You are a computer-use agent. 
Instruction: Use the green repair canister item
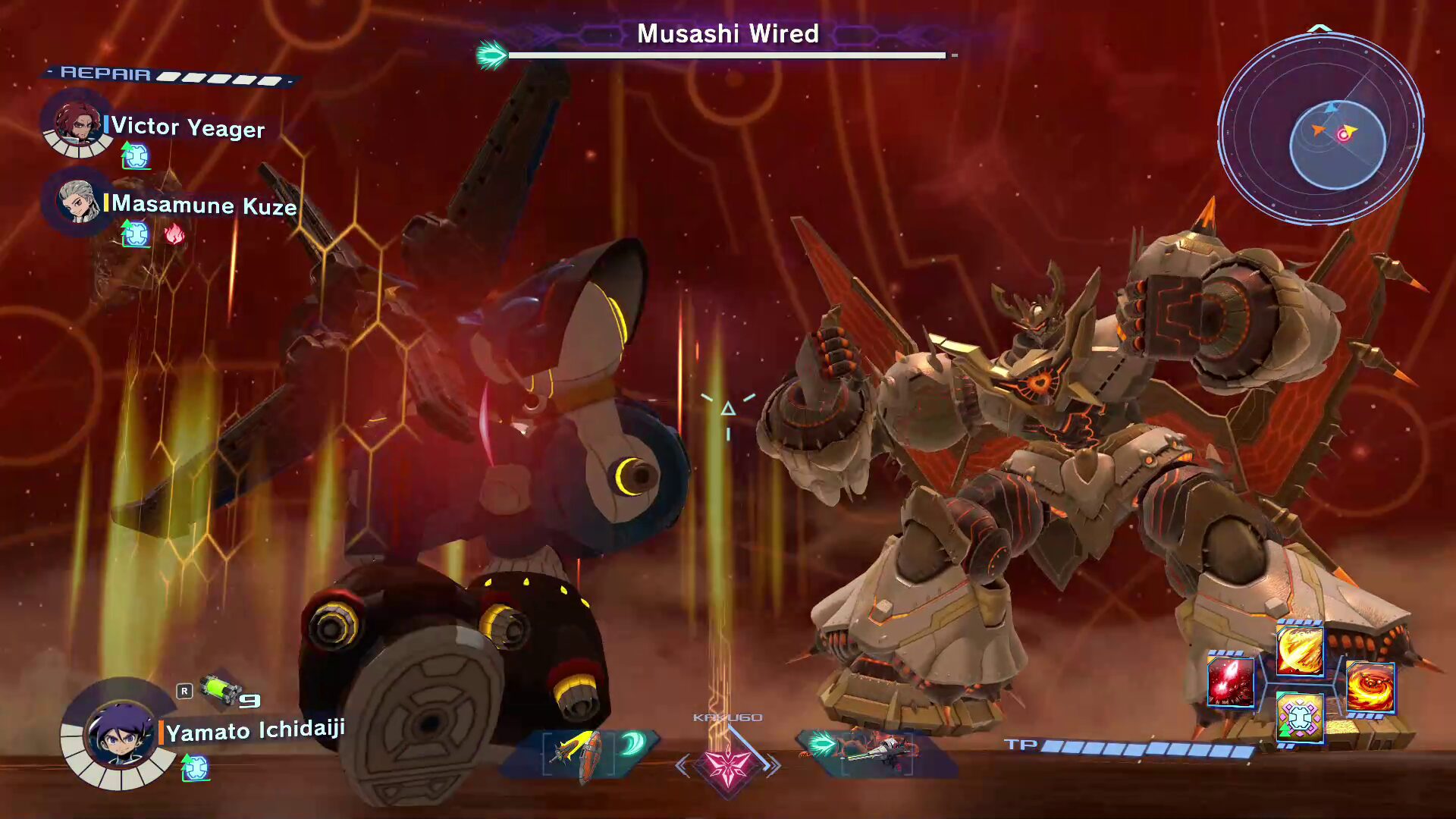click(218, 690)
